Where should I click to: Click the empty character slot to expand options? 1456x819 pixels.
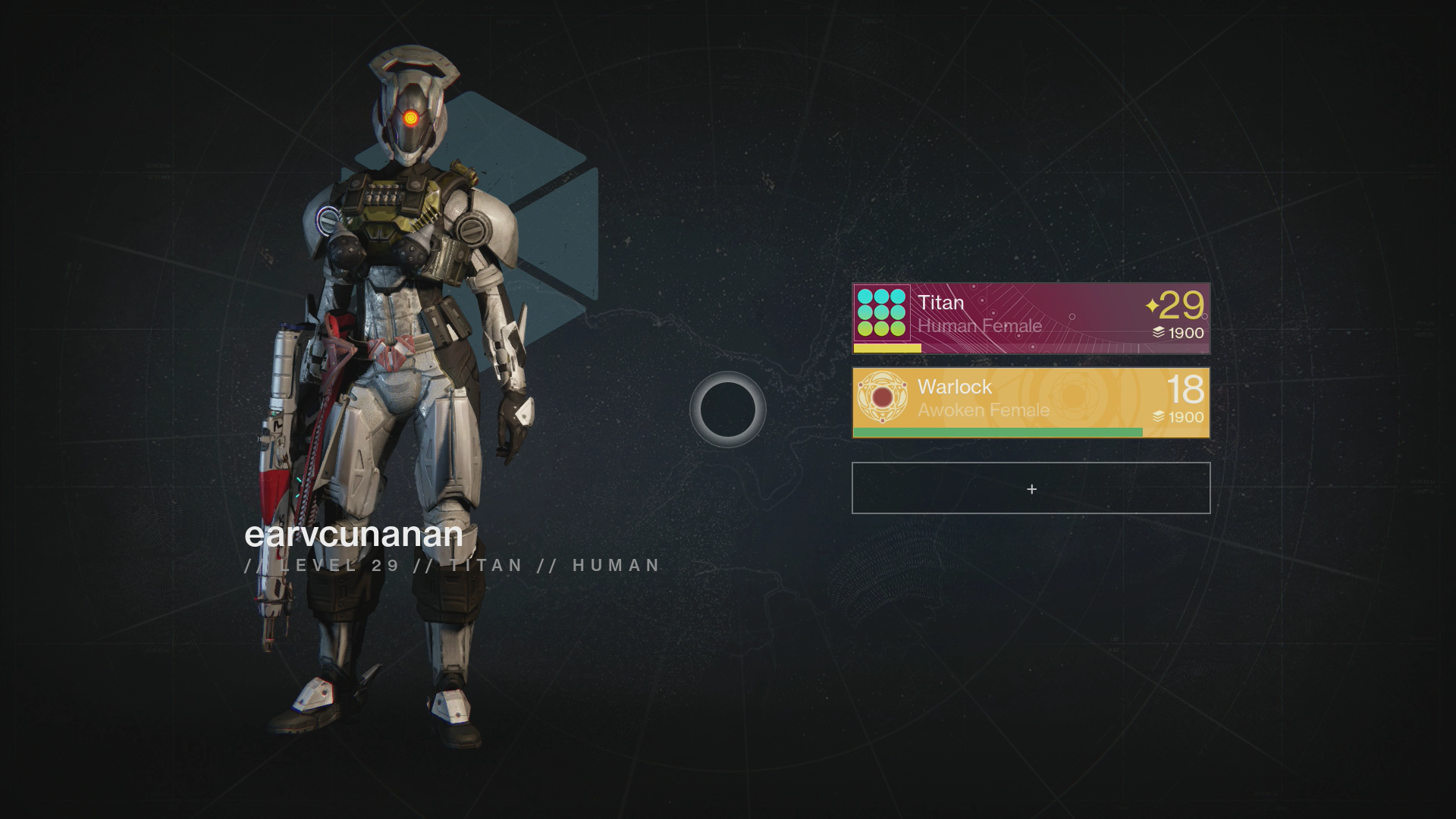(x=1030, y=488)
